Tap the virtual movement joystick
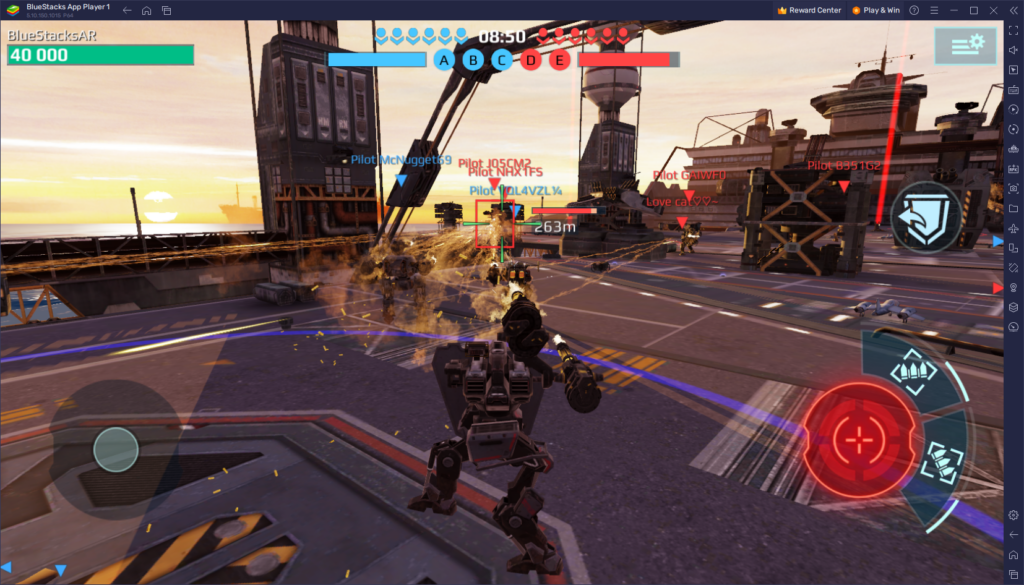This screenshot has width=1024, height=585. point(116,450)
